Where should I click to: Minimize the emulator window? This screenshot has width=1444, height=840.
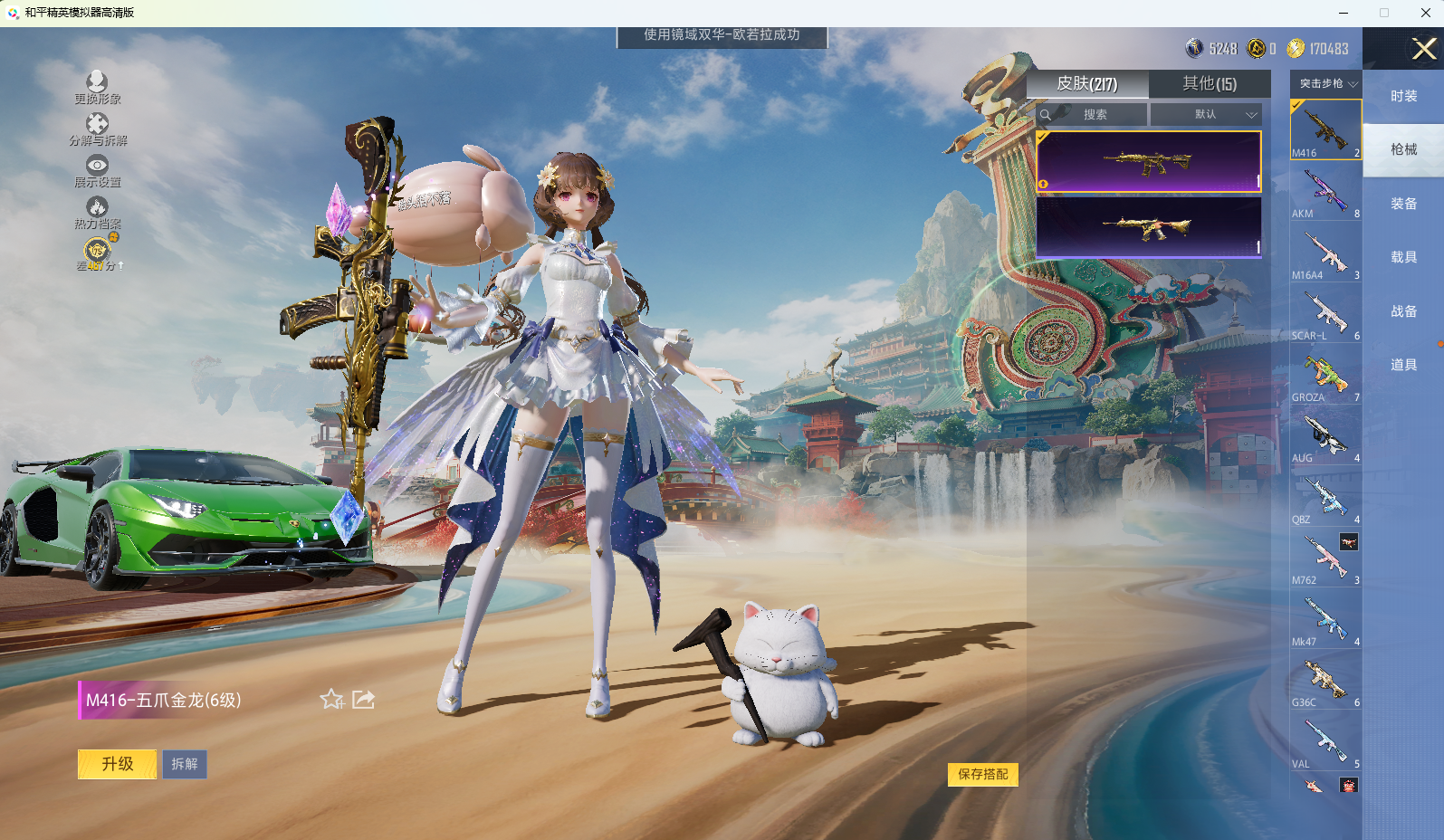click(x=1344, y=13)
